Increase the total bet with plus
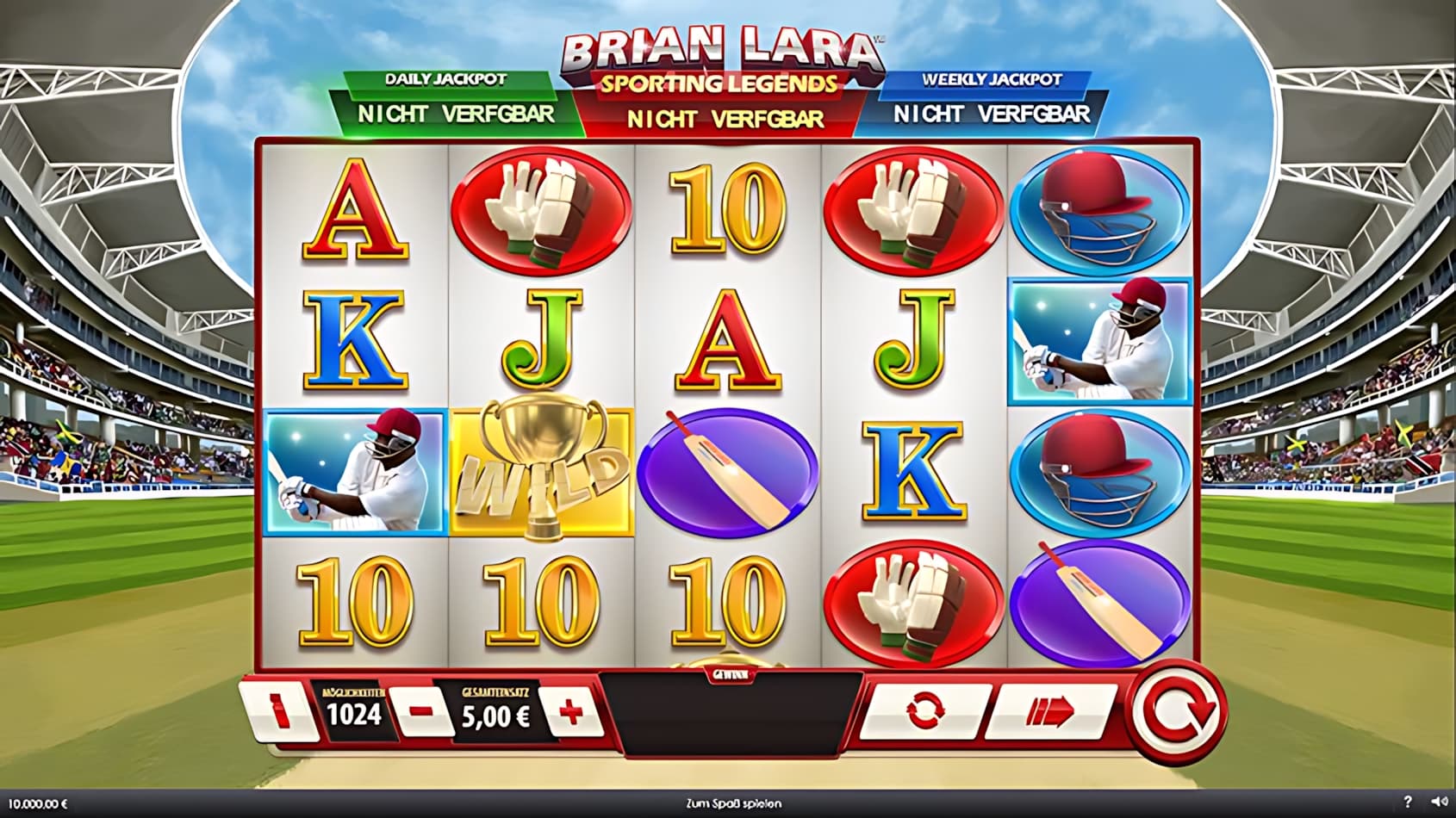This screenshot has height=818, width=1456. click(571, 712)
